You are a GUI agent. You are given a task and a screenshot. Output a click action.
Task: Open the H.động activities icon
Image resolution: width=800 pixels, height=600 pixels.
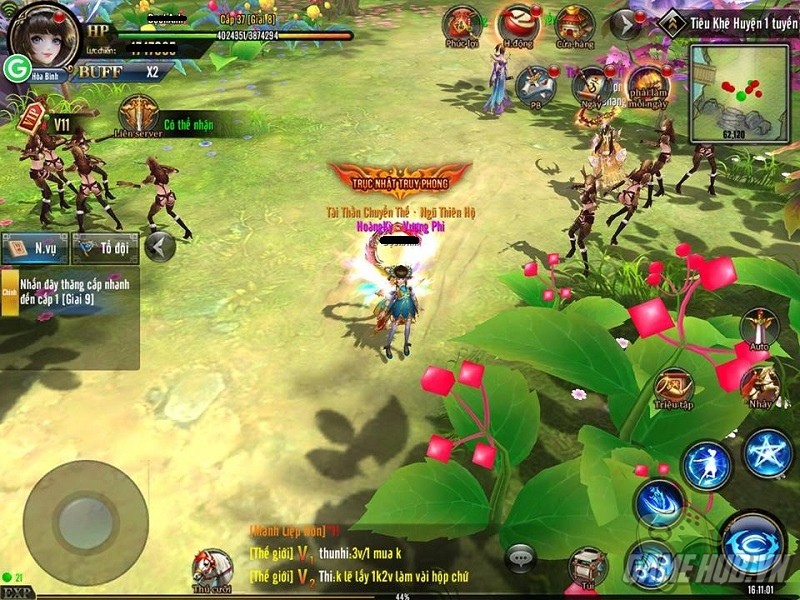pos(518,26)
